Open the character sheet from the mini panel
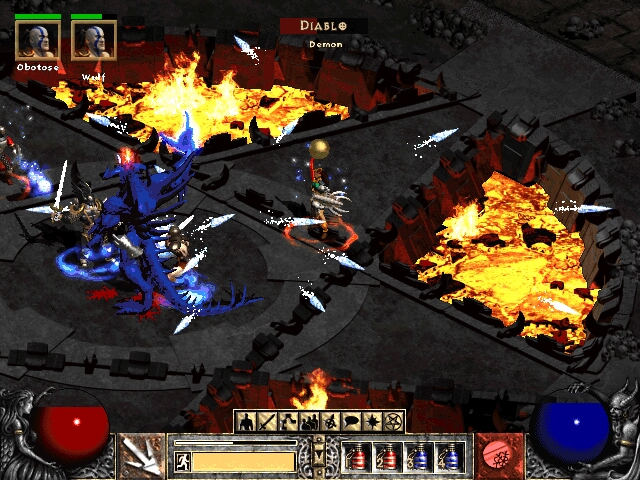Viewport: 640px width, 480px height. pyautogui.click(x=246, y=421)
